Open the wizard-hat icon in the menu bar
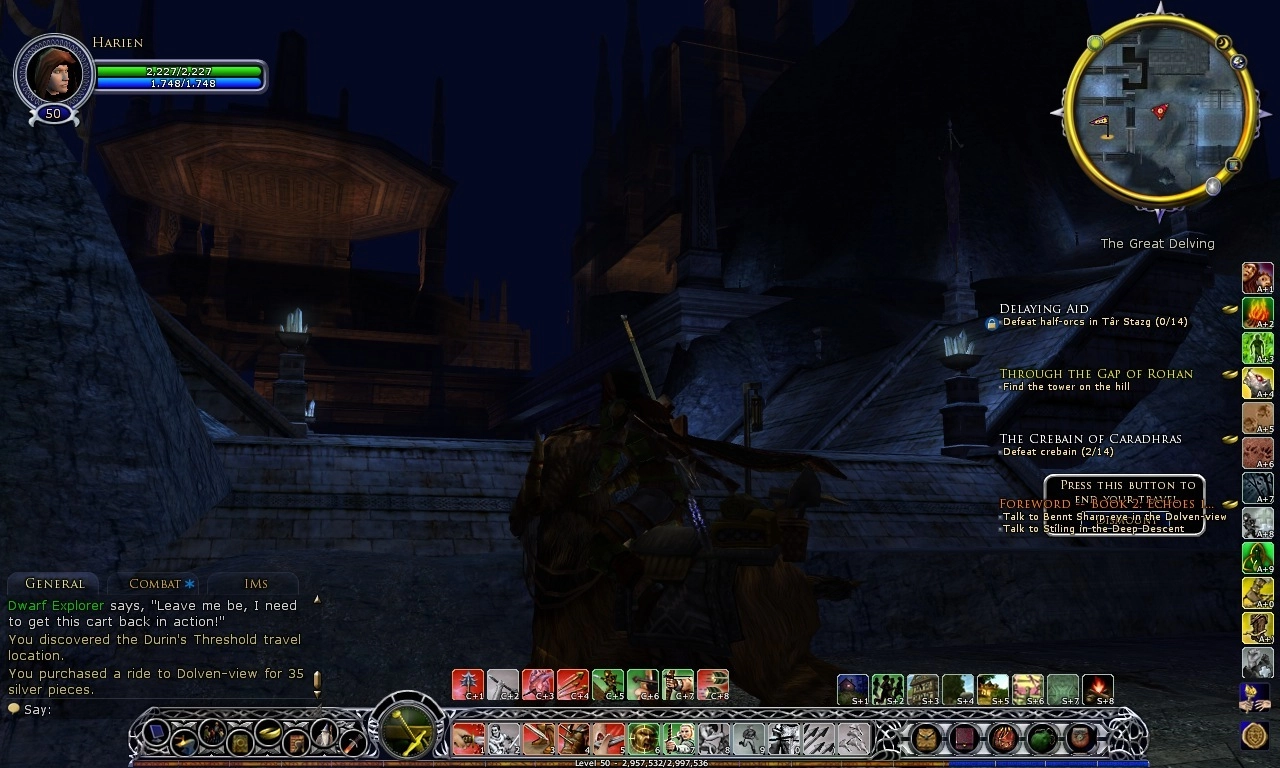 coord(325,739)
